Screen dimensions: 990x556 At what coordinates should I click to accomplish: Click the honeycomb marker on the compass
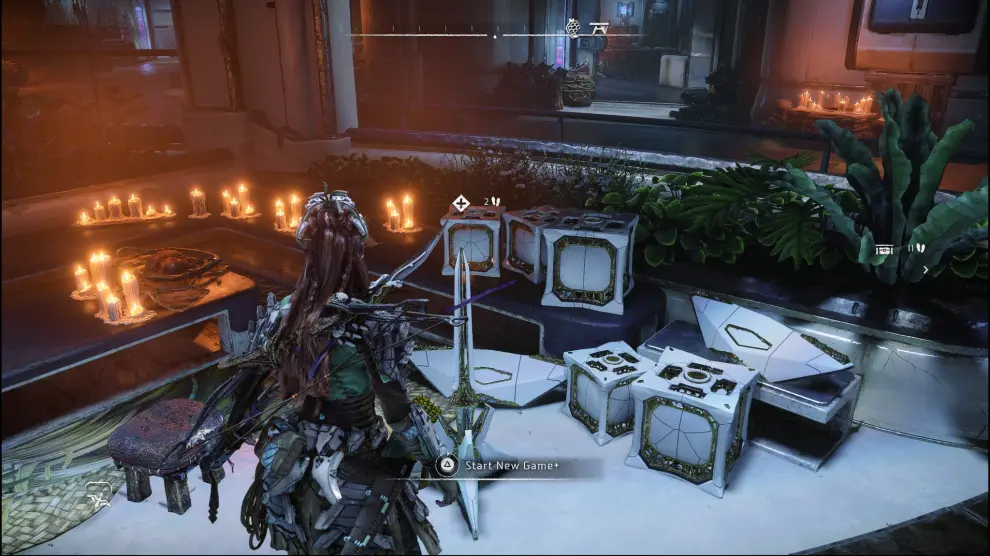tap(574, 27)
